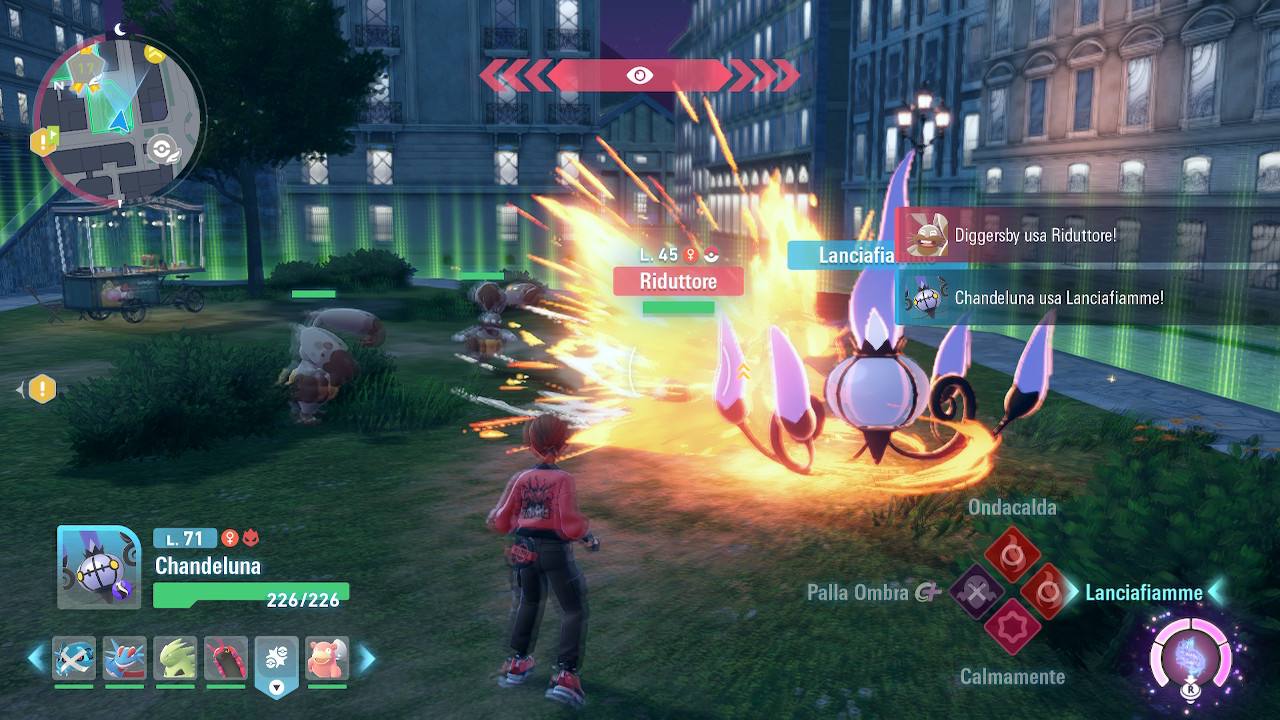Select the Slowpoke party thumbnail
The height and width of the screenshot is (720, 1280).
[327, 658]
